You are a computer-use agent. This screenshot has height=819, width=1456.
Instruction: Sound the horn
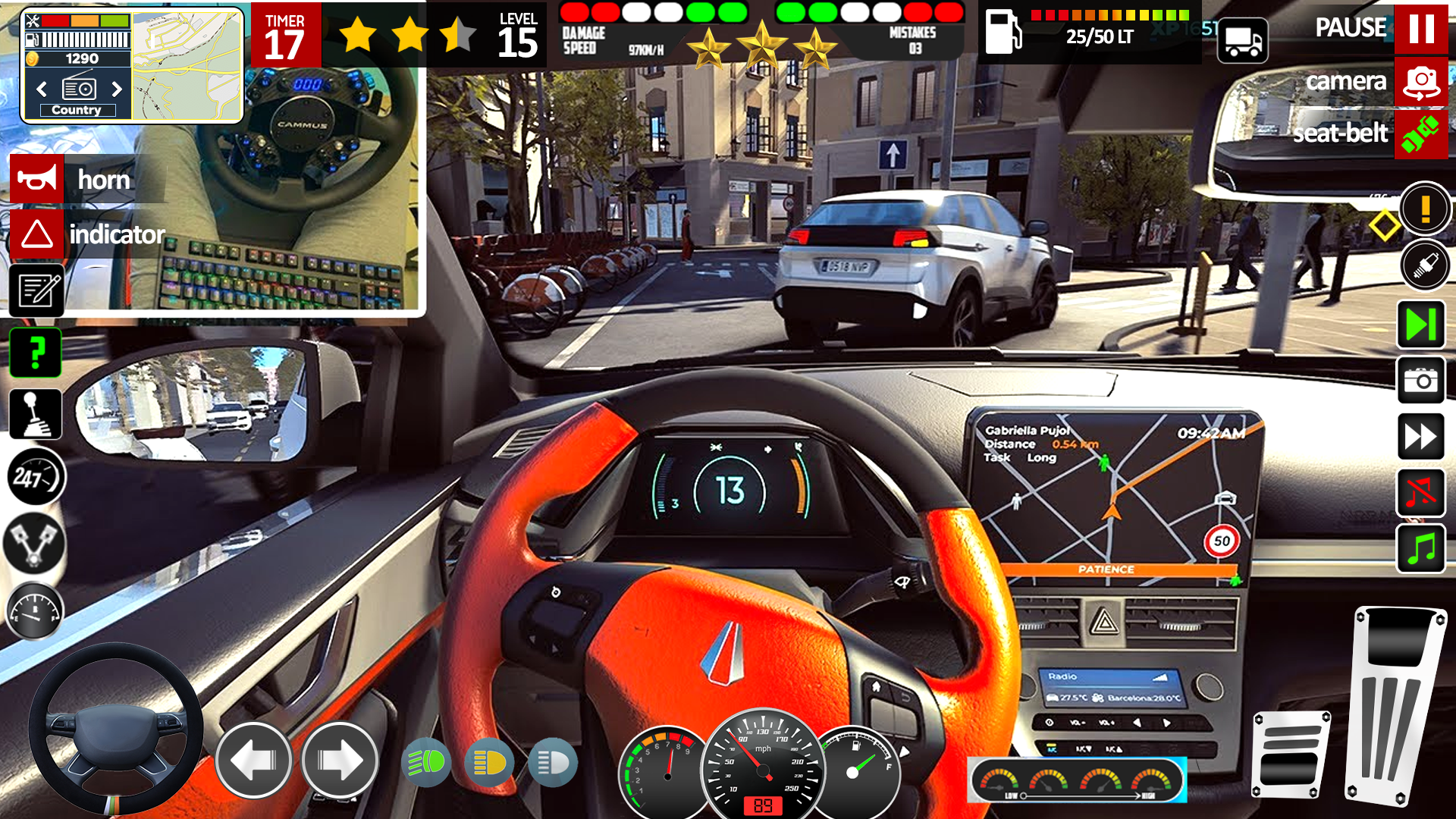tap(36, 180)
